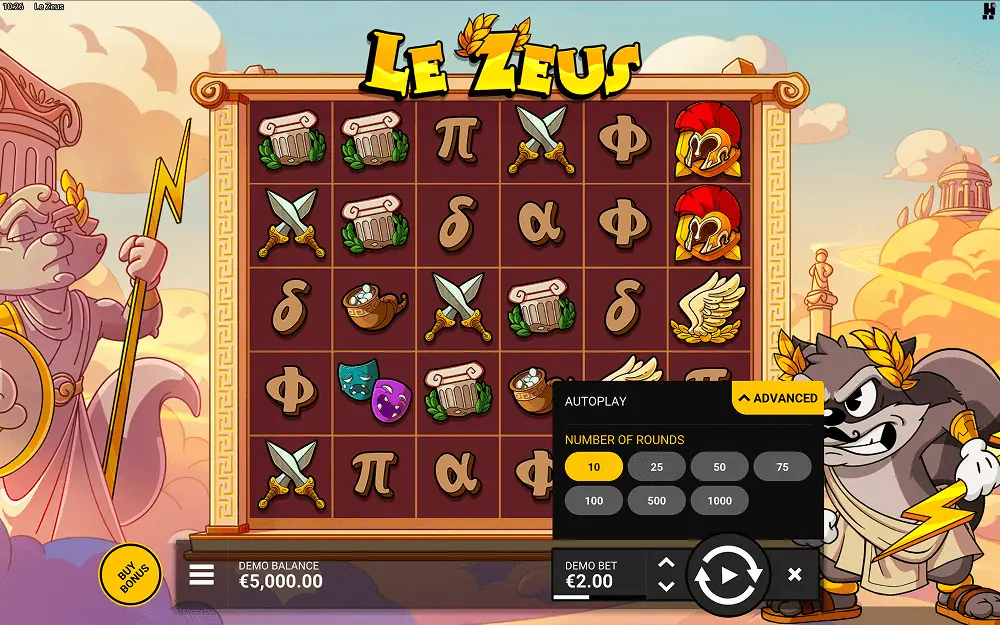
Task: Select 10 autoplay rounds
Action: [594, 467]
